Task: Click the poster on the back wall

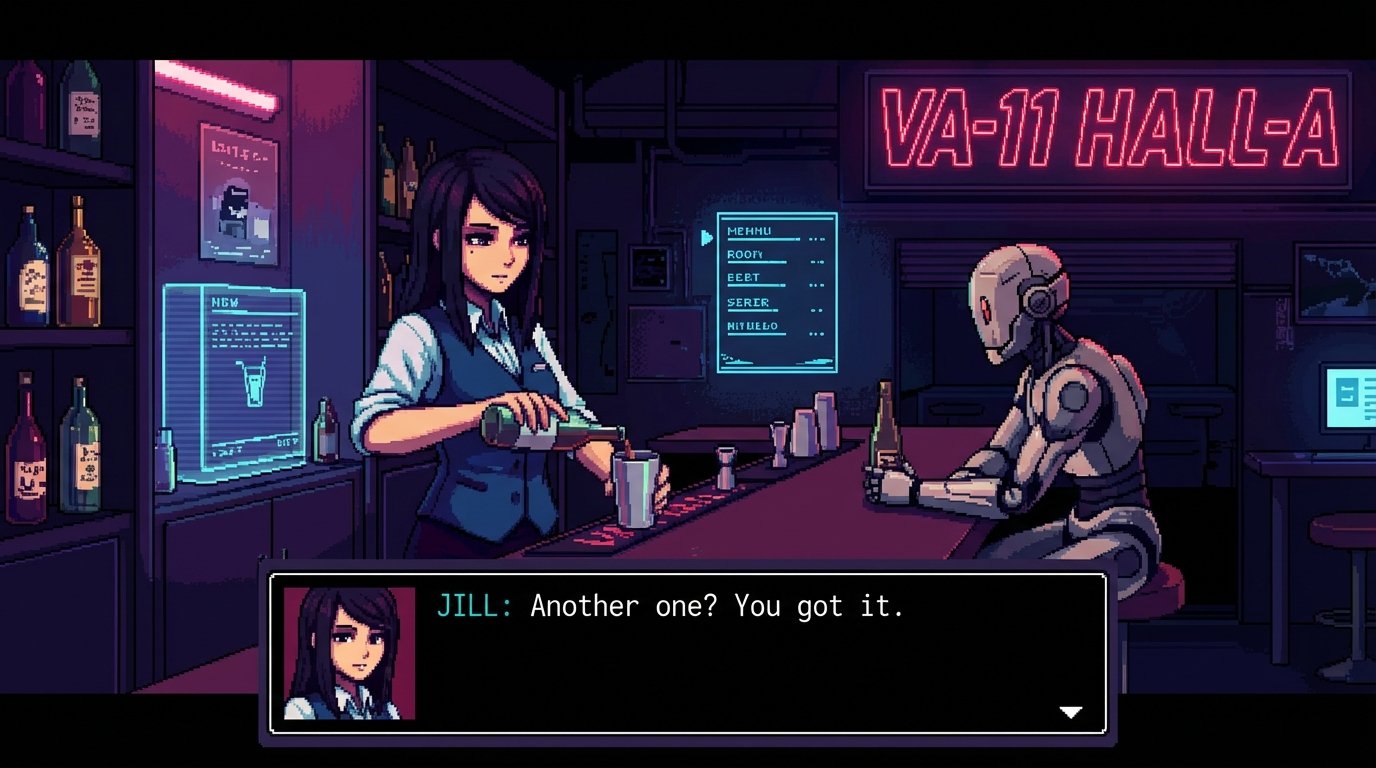Action: coord(237,196)
